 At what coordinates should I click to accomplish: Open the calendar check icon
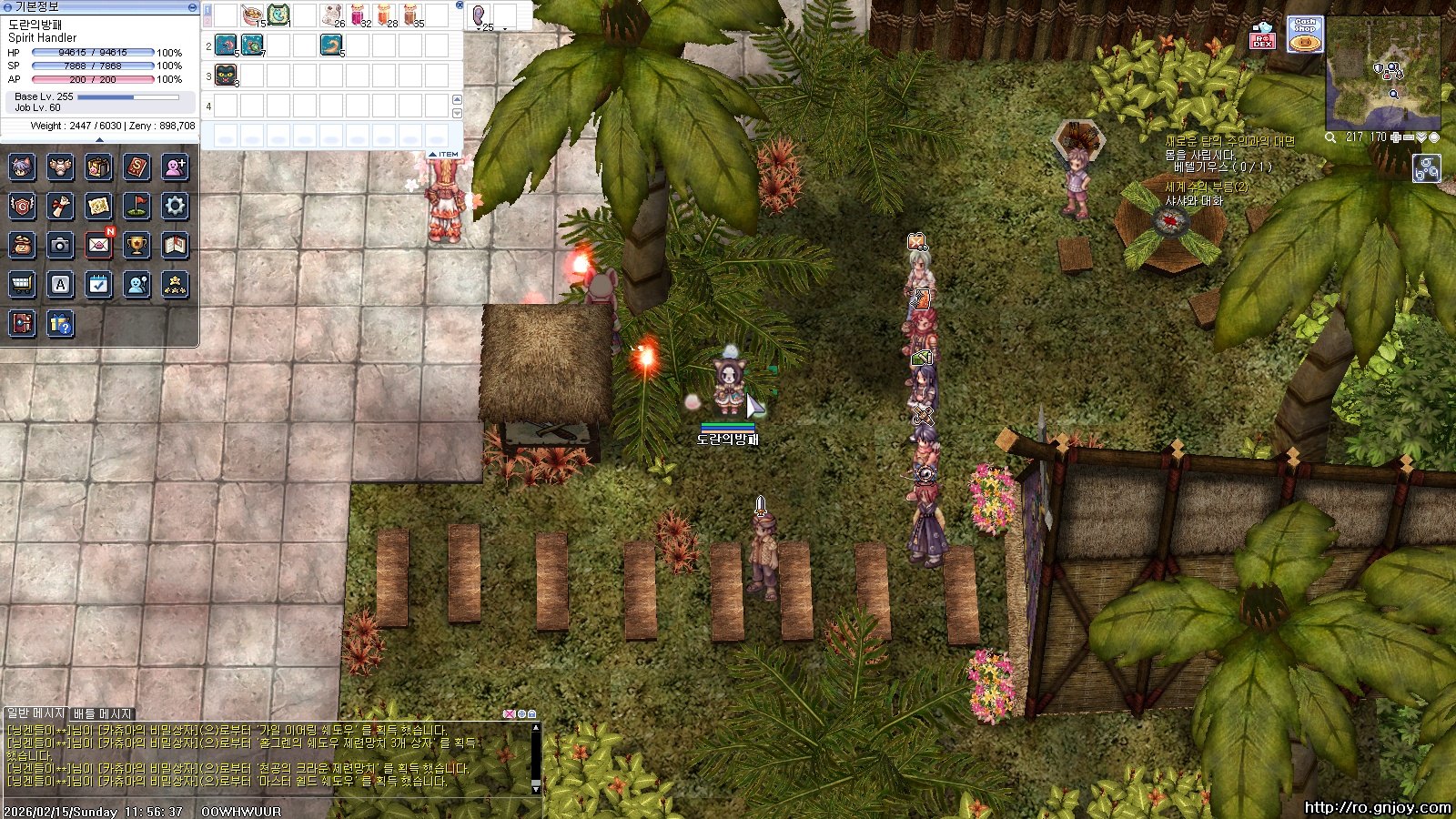(98, 285)
